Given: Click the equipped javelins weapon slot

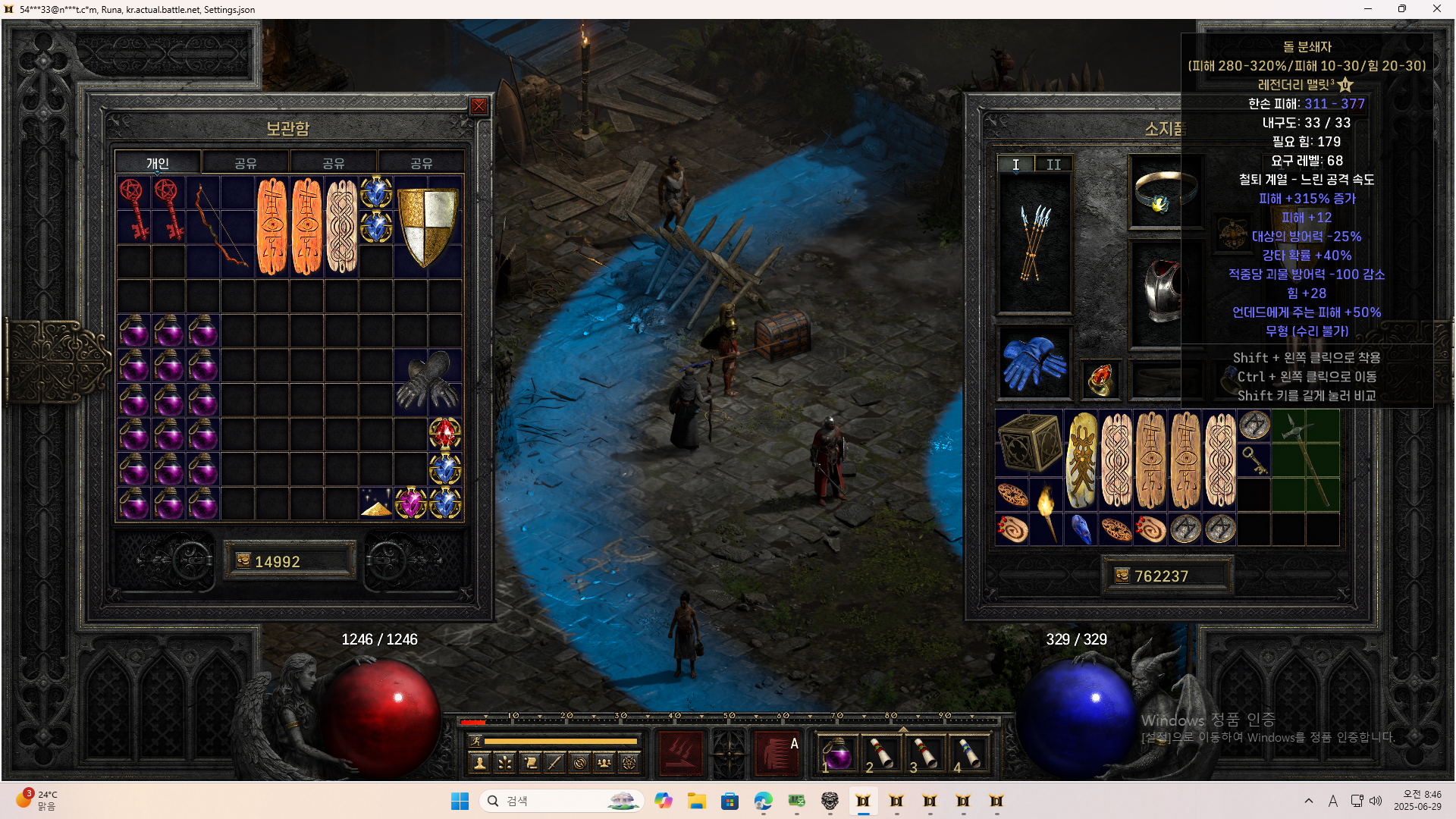Looking at the screenshot, I should (1034, 243).
